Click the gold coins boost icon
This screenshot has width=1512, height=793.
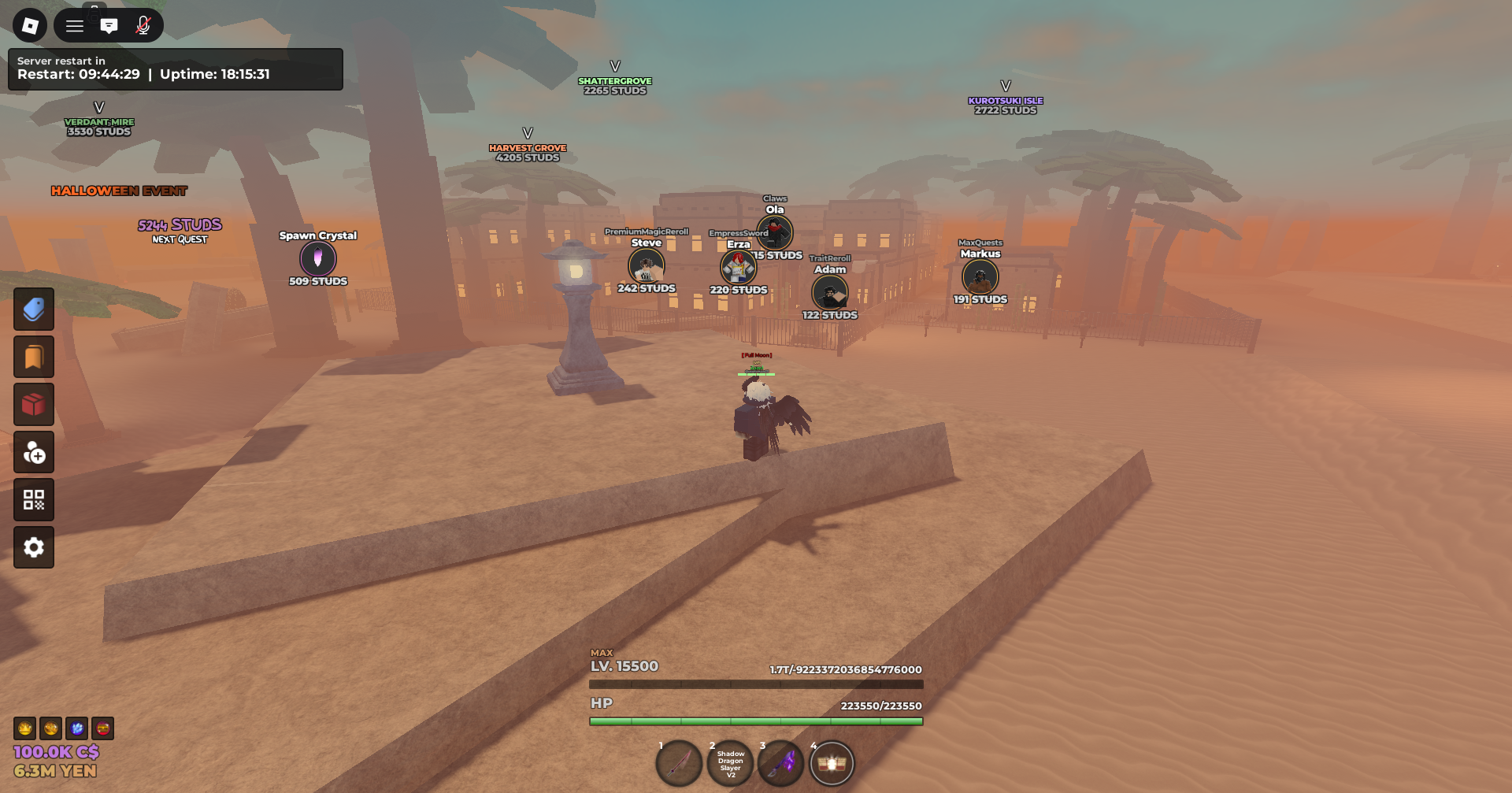pos(50,728)
